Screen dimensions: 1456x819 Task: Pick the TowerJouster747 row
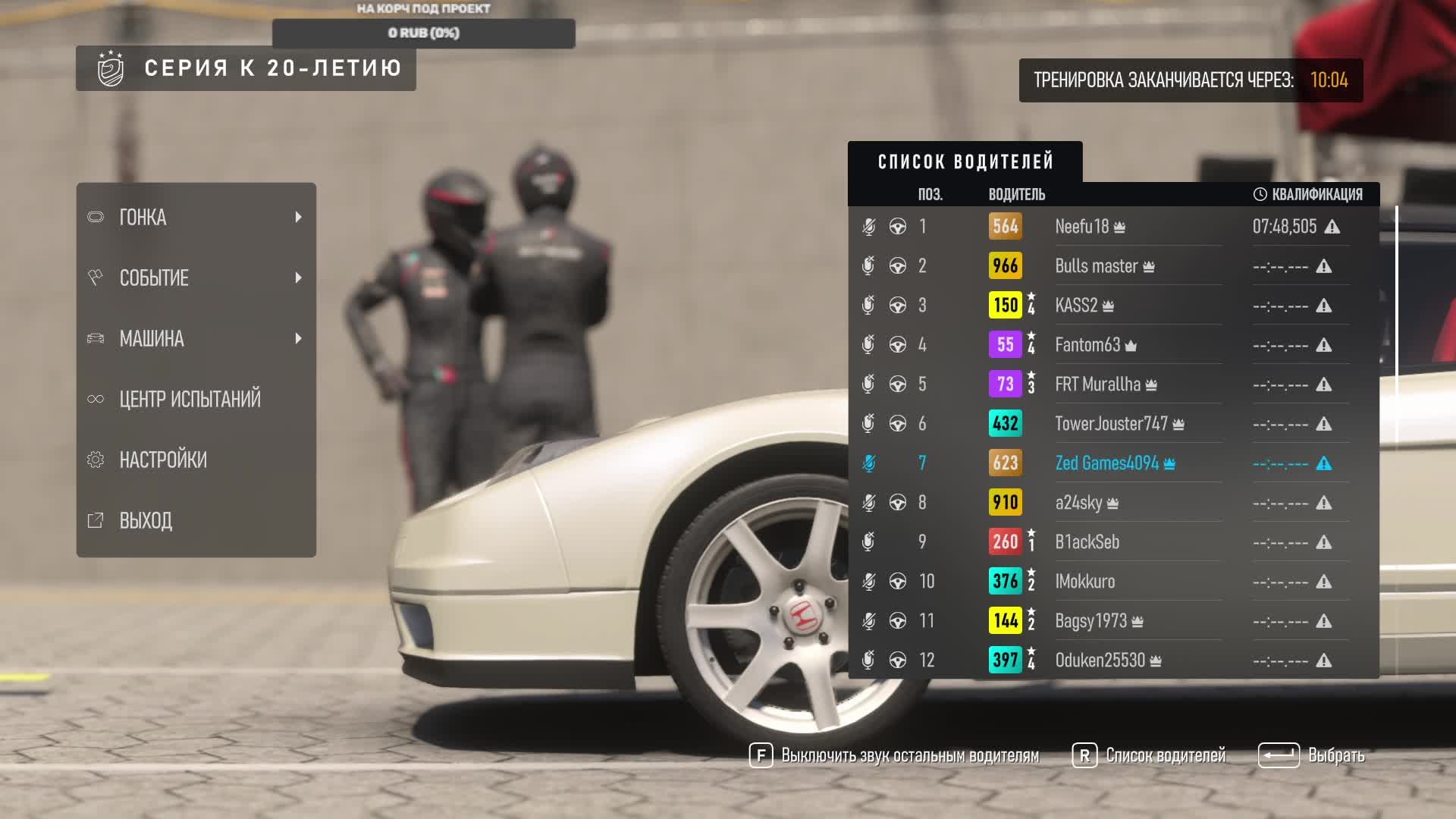click(1112, 424)
